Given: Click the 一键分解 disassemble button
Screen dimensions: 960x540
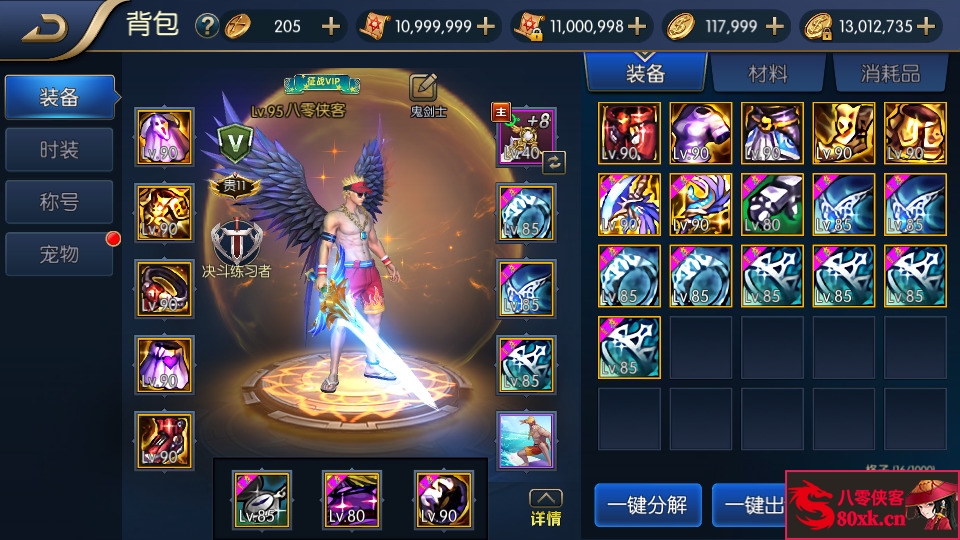Looking at the screenshot, I should [647, 505].
